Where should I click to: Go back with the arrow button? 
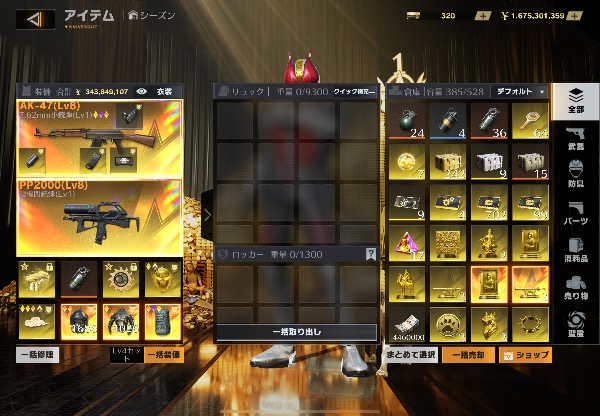[x=34, y=18]
